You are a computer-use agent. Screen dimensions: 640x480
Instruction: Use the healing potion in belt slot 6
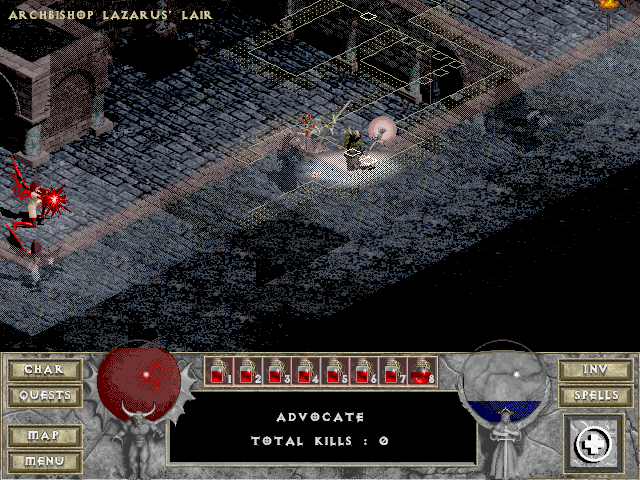tap(364, 372)
